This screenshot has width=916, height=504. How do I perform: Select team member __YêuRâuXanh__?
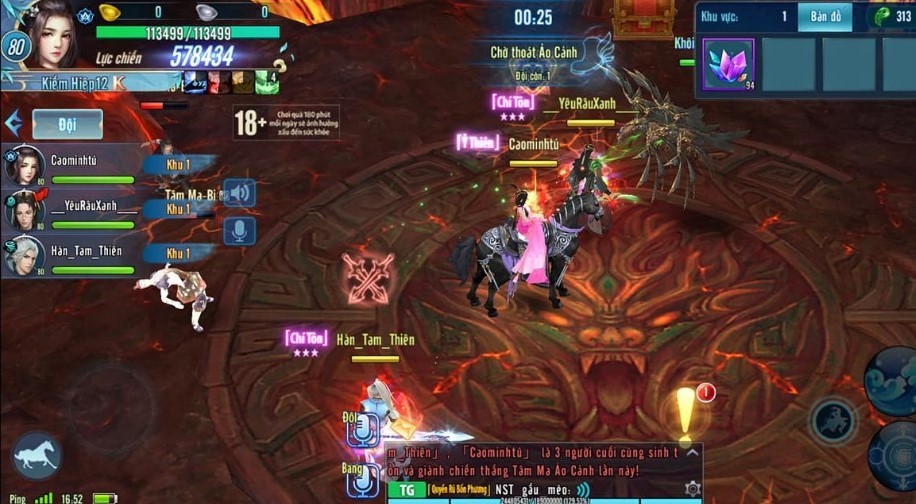70,211
